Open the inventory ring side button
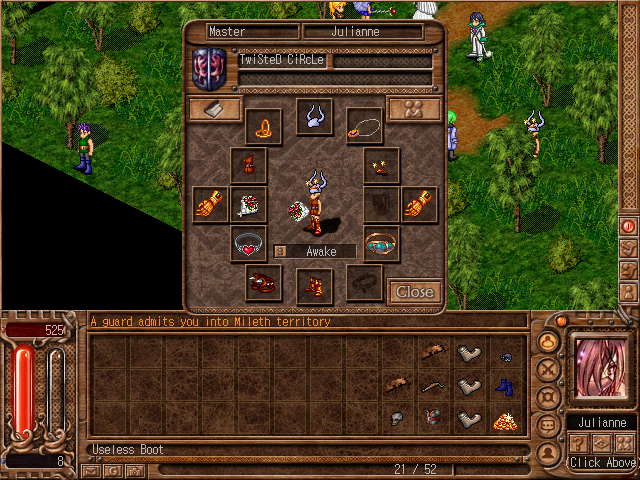The image size is (640, 480). tap(548, 341)
